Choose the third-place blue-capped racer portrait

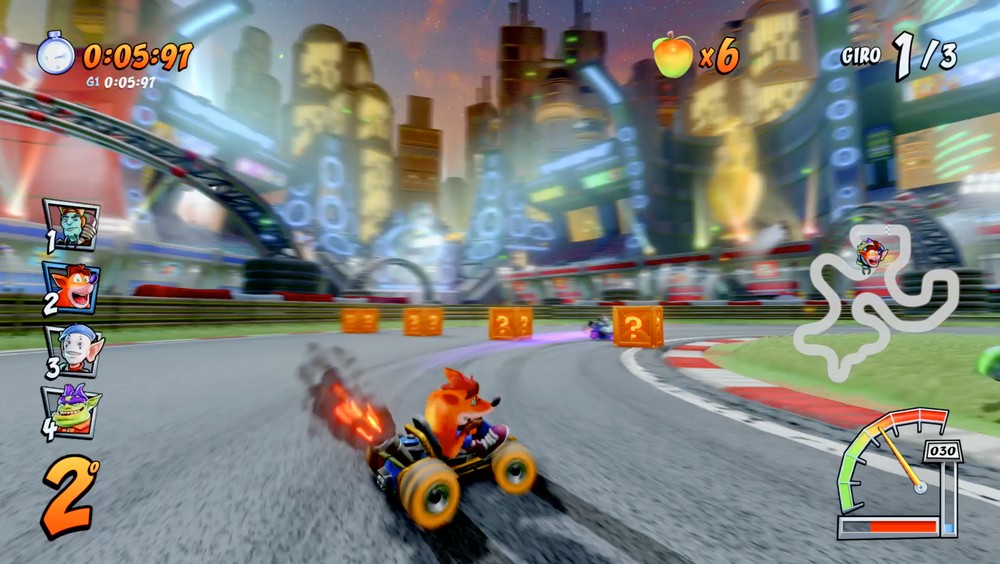pyautogui.click(x=72, y=350)
